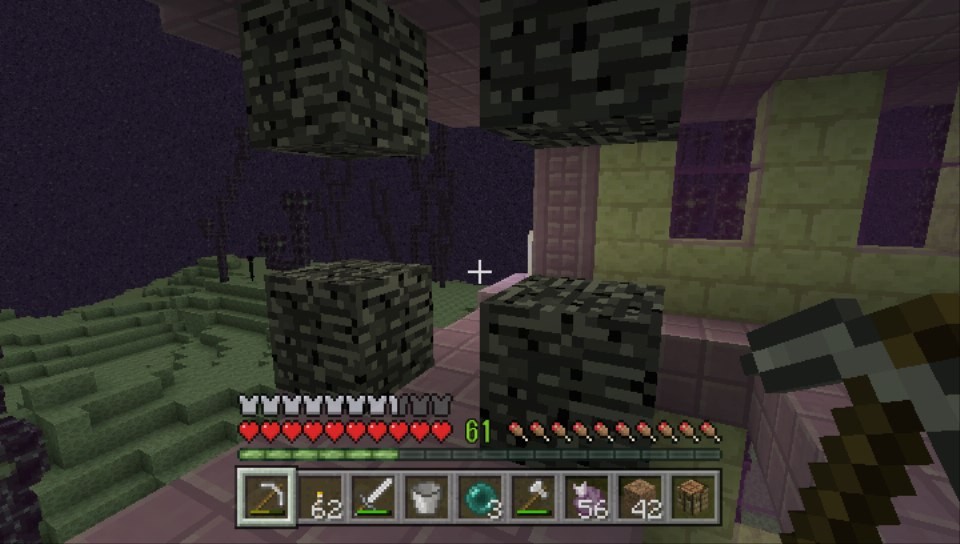The height and width of the screenshot is (544, 960).
Task: Choose the torch stack of 62
Action: (320, 497)
